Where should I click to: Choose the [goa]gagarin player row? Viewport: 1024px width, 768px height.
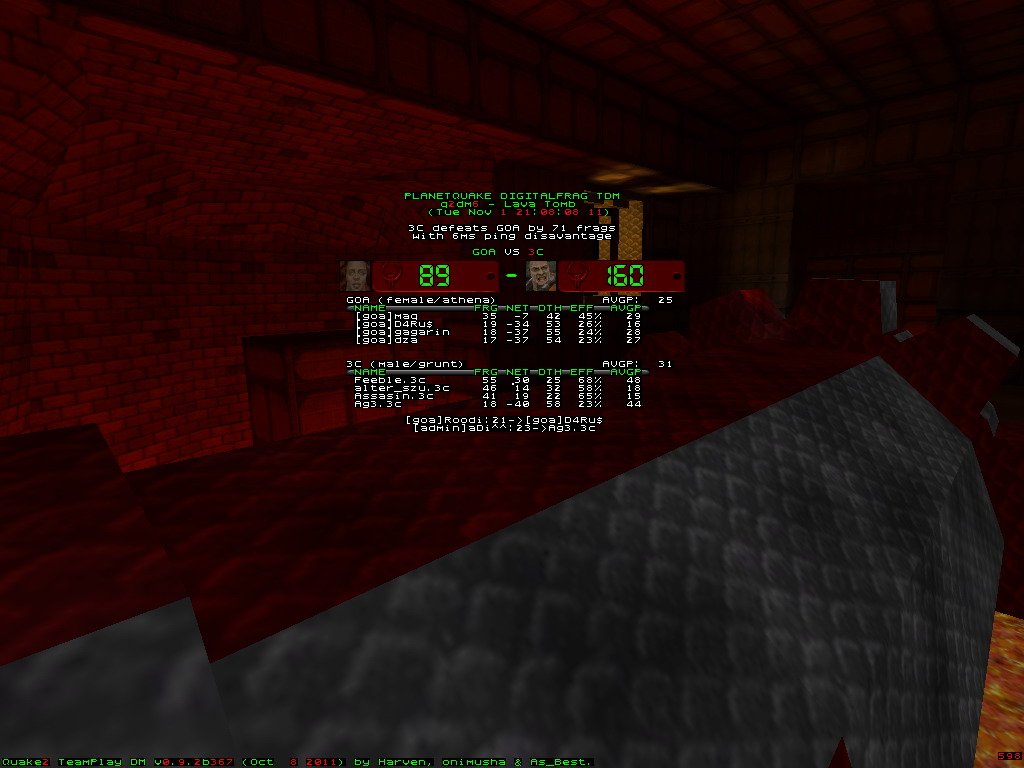tap(498, 332)
